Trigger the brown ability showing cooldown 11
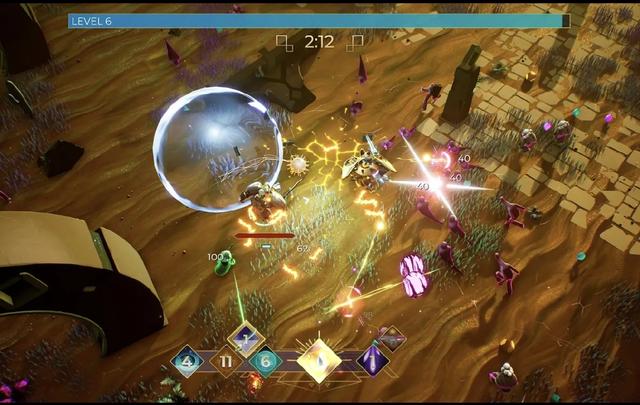The image size is (640, 405). [226, 360]
